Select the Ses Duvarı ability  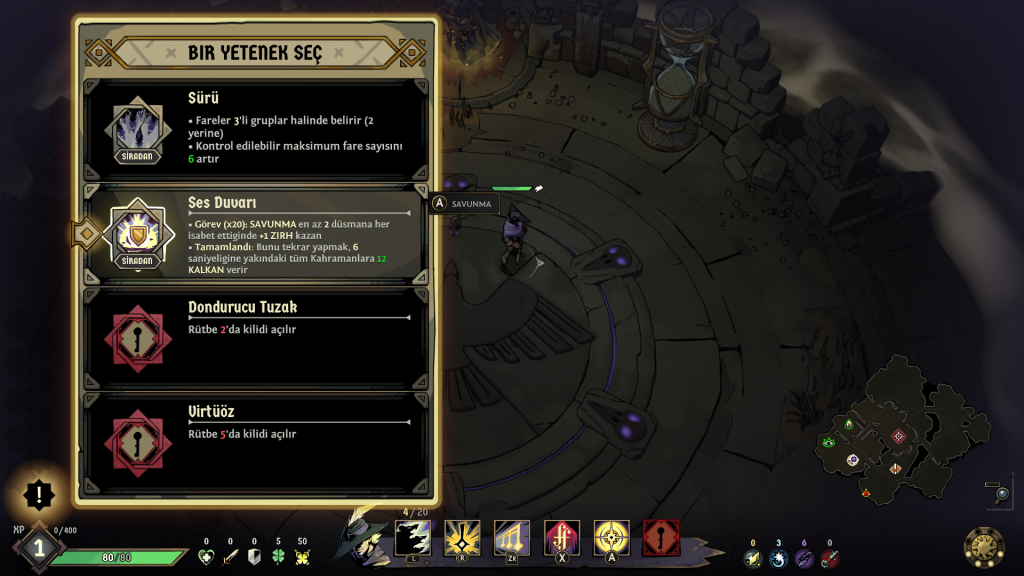(255, 235)
